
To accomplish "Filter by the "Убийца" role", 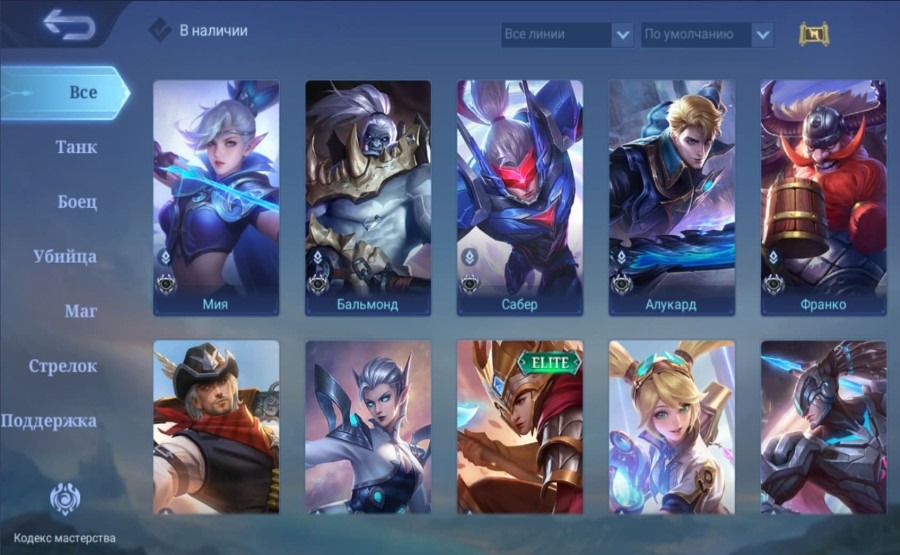I will tap(64, 256).
